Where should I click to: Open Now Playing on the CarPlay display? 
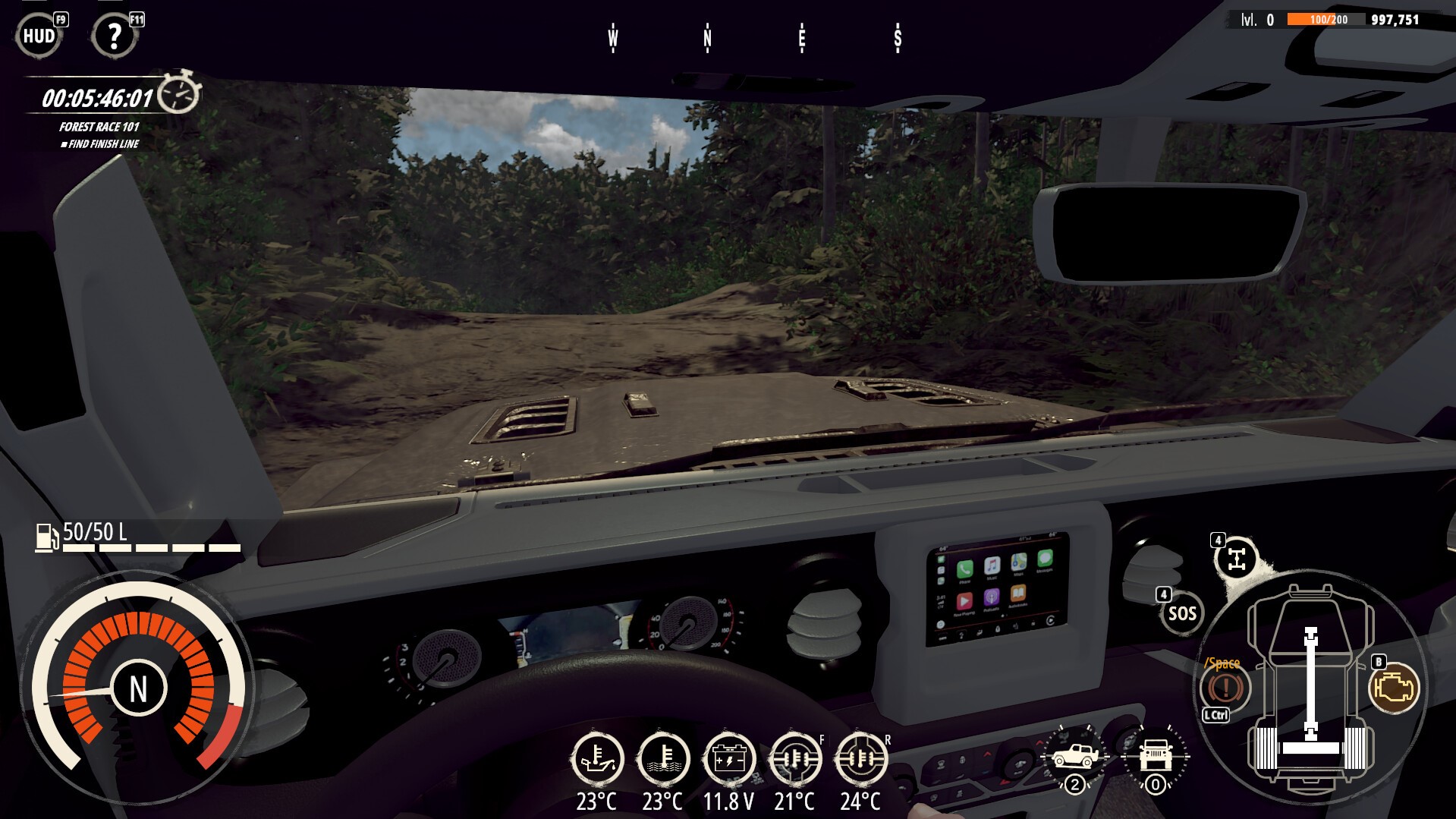pyautogui.click(x=965, y=602)
